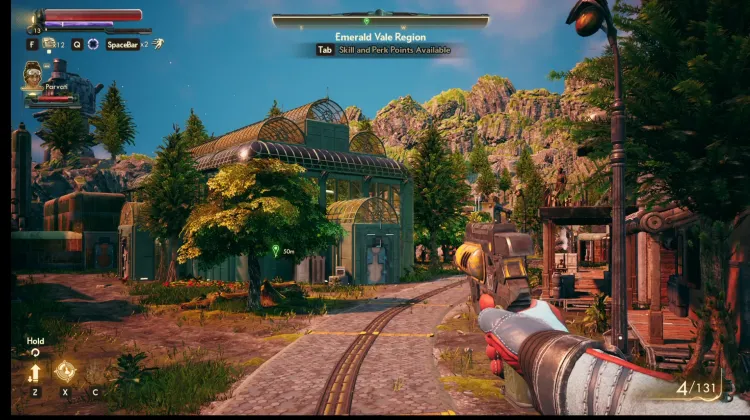This screenshot has height=420, width=750.
Task: Click the compass bar at top
Action: click(x=380, y=20)
